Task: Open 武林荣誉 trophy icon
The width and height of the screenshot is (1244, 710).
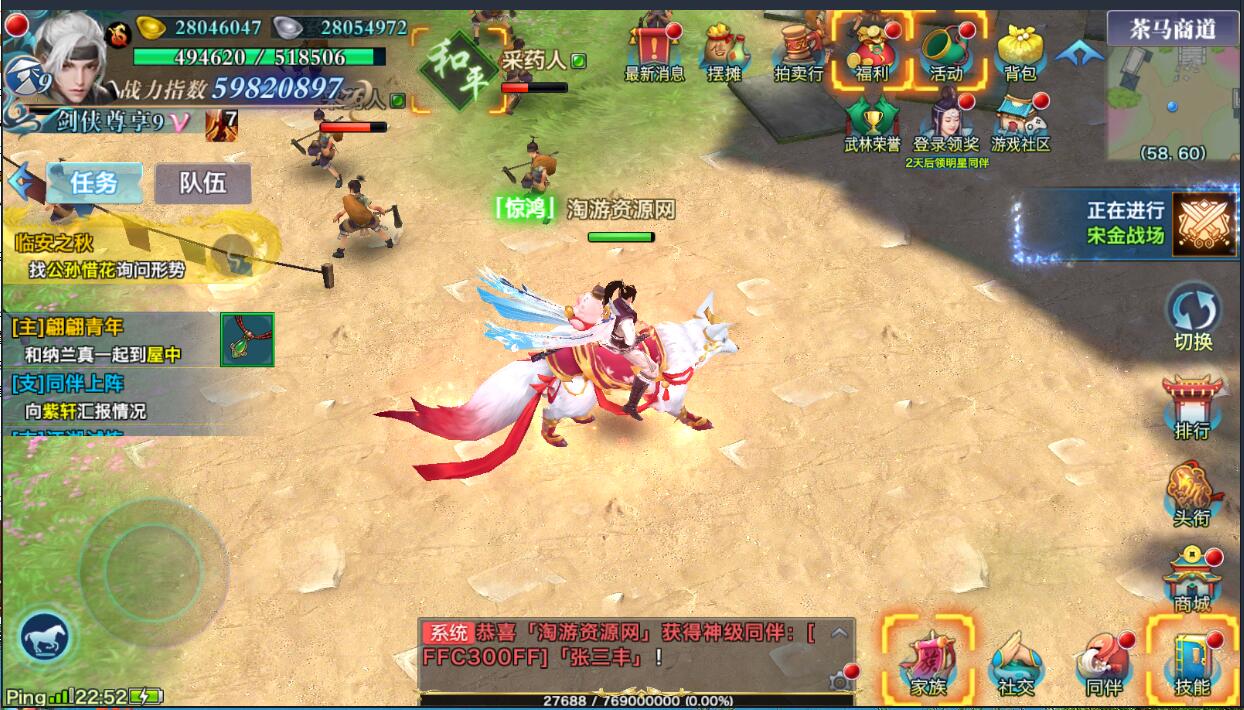Action: coord(872,124)
